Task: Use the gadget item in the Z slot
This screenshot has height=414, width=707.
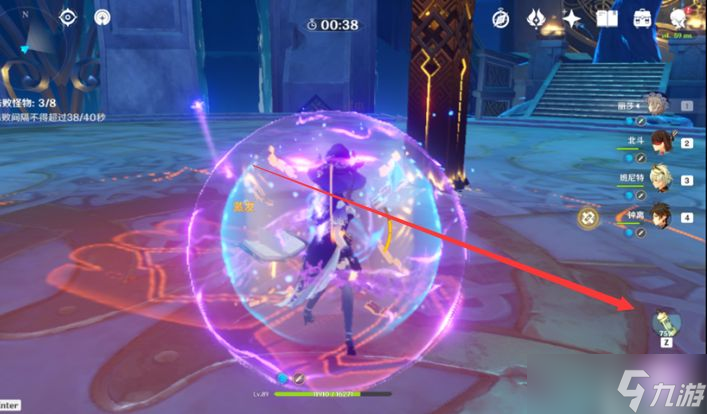Action: [x=666, y=324]
